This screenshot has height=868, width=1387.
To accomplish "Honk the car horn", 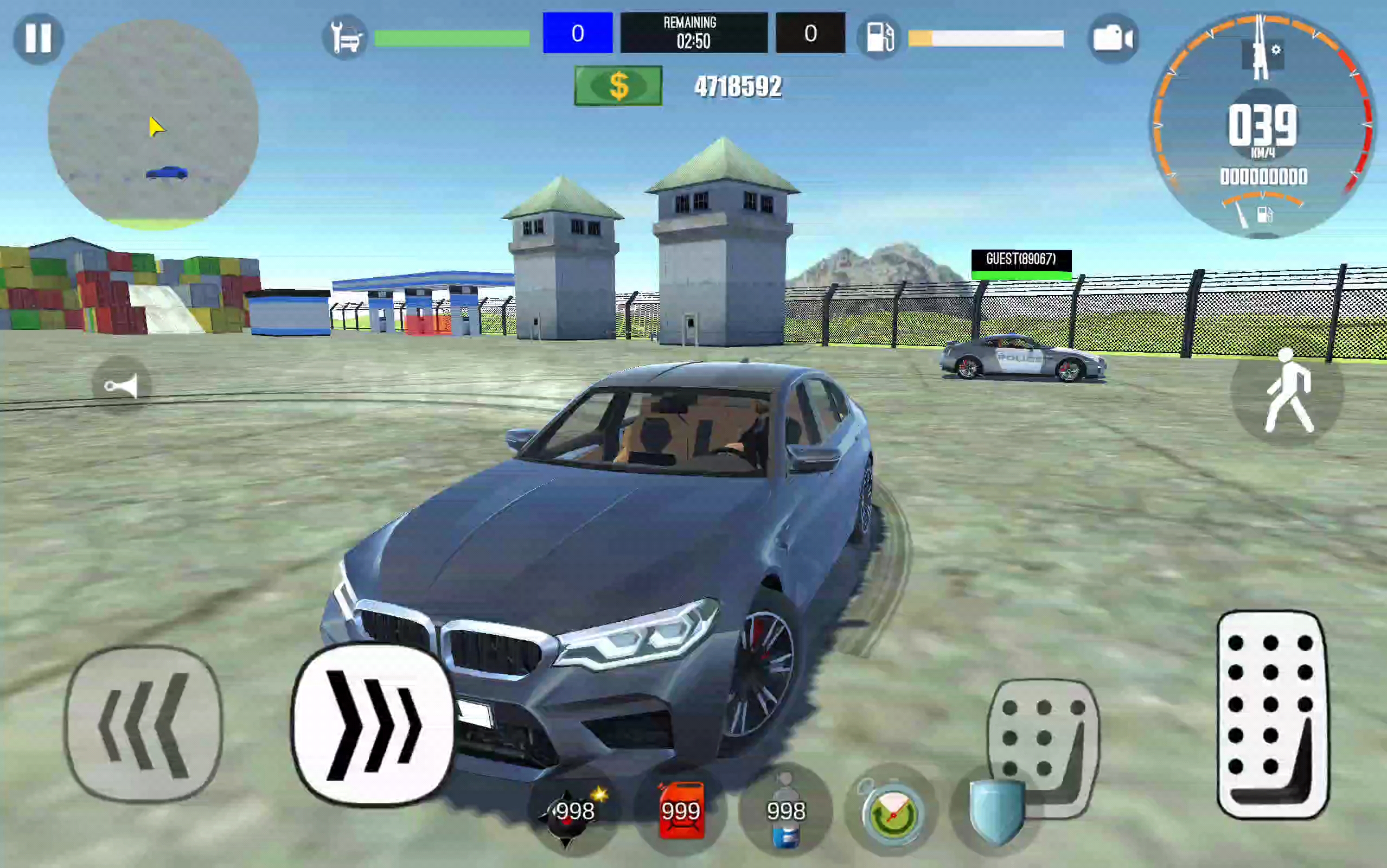I will click(121, 386).
